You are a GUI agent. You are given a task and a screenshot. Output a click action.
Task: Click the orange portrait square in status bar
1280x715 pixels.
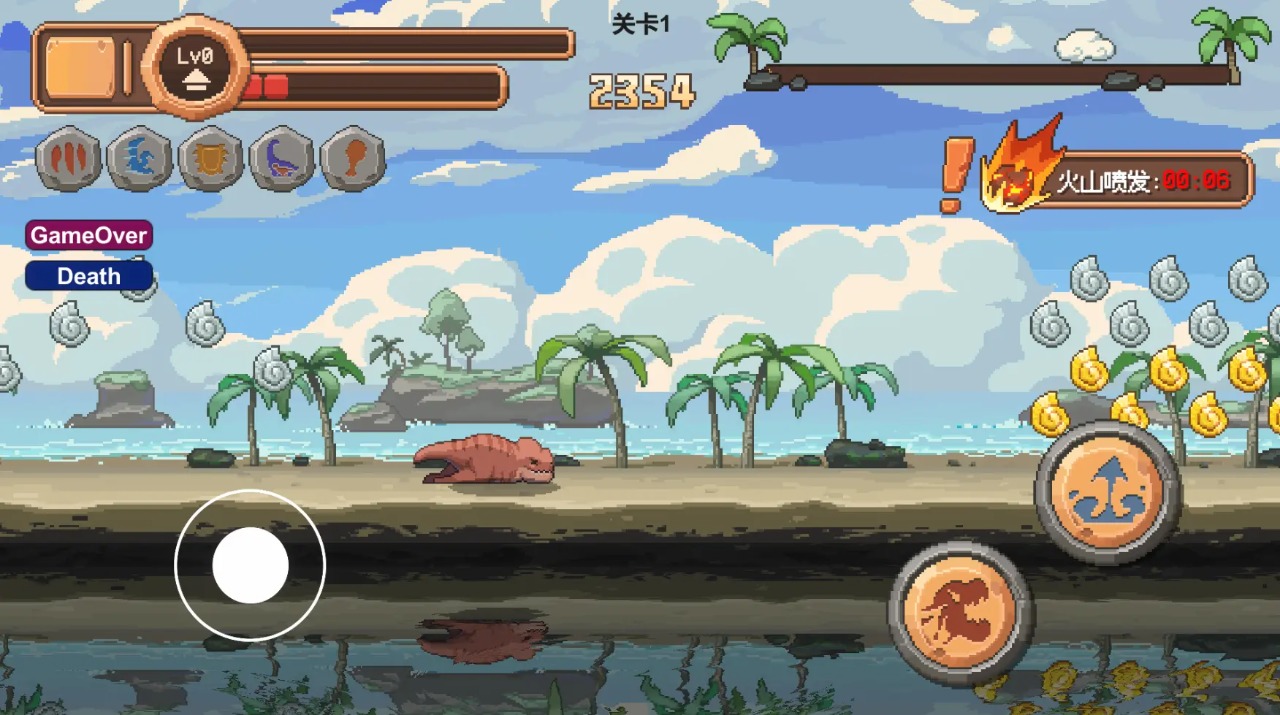click(x=80, y=68)
